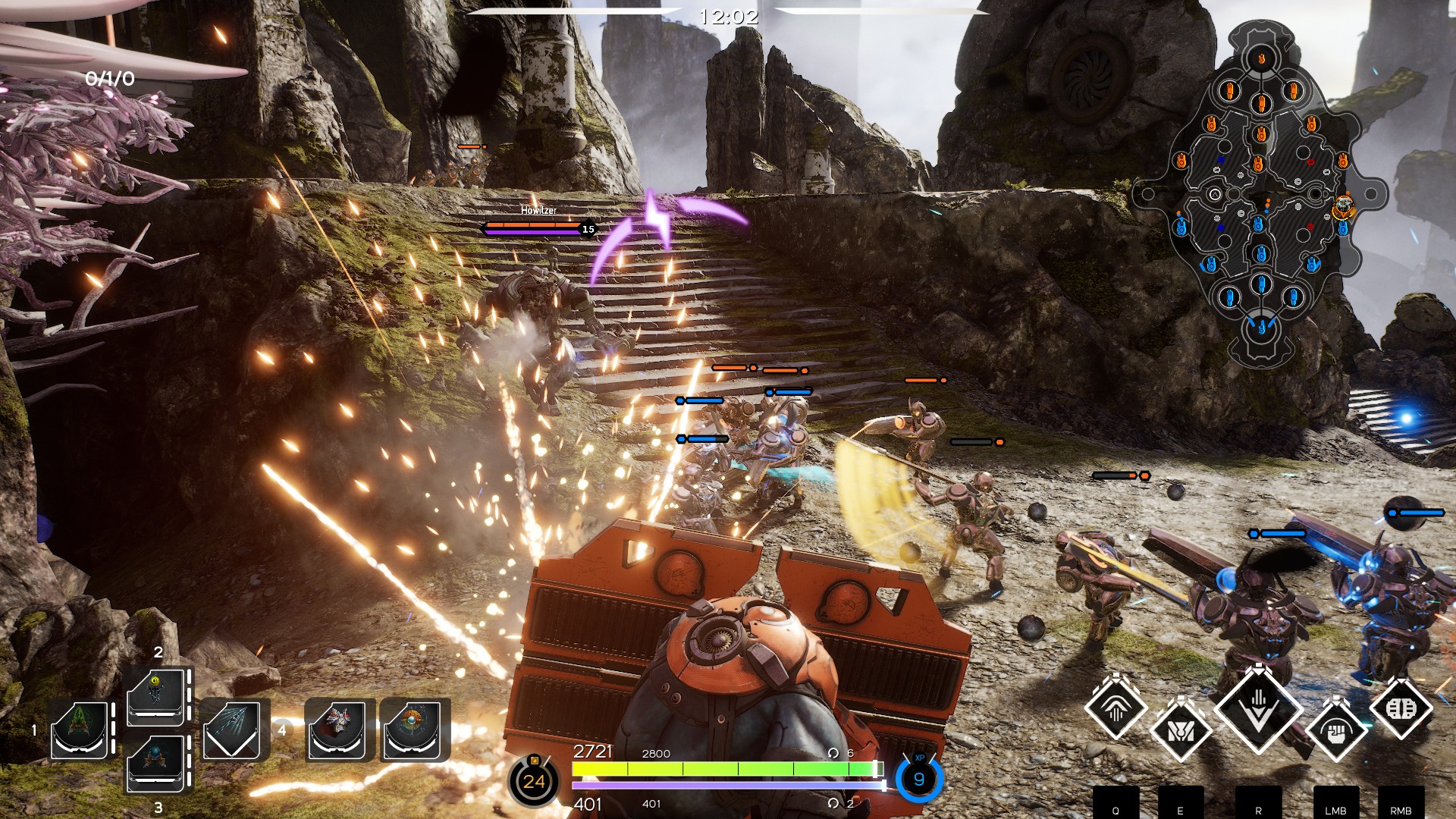Click the blue XP level 9 ring
Viewport: 1456px width, 819px height.
tap(919, 779)
